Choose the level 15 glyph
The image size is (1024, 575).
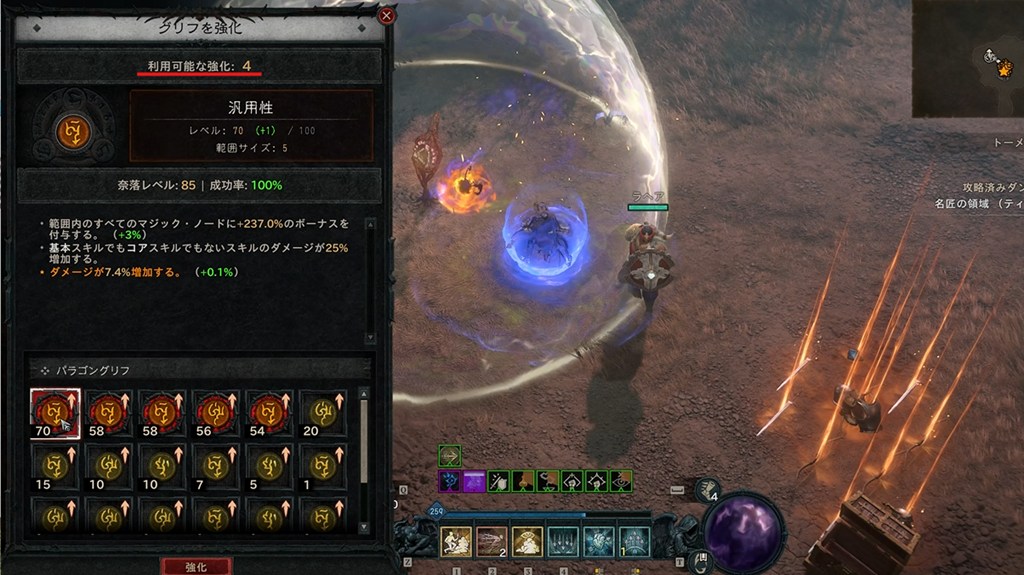[x=55, y=465]
